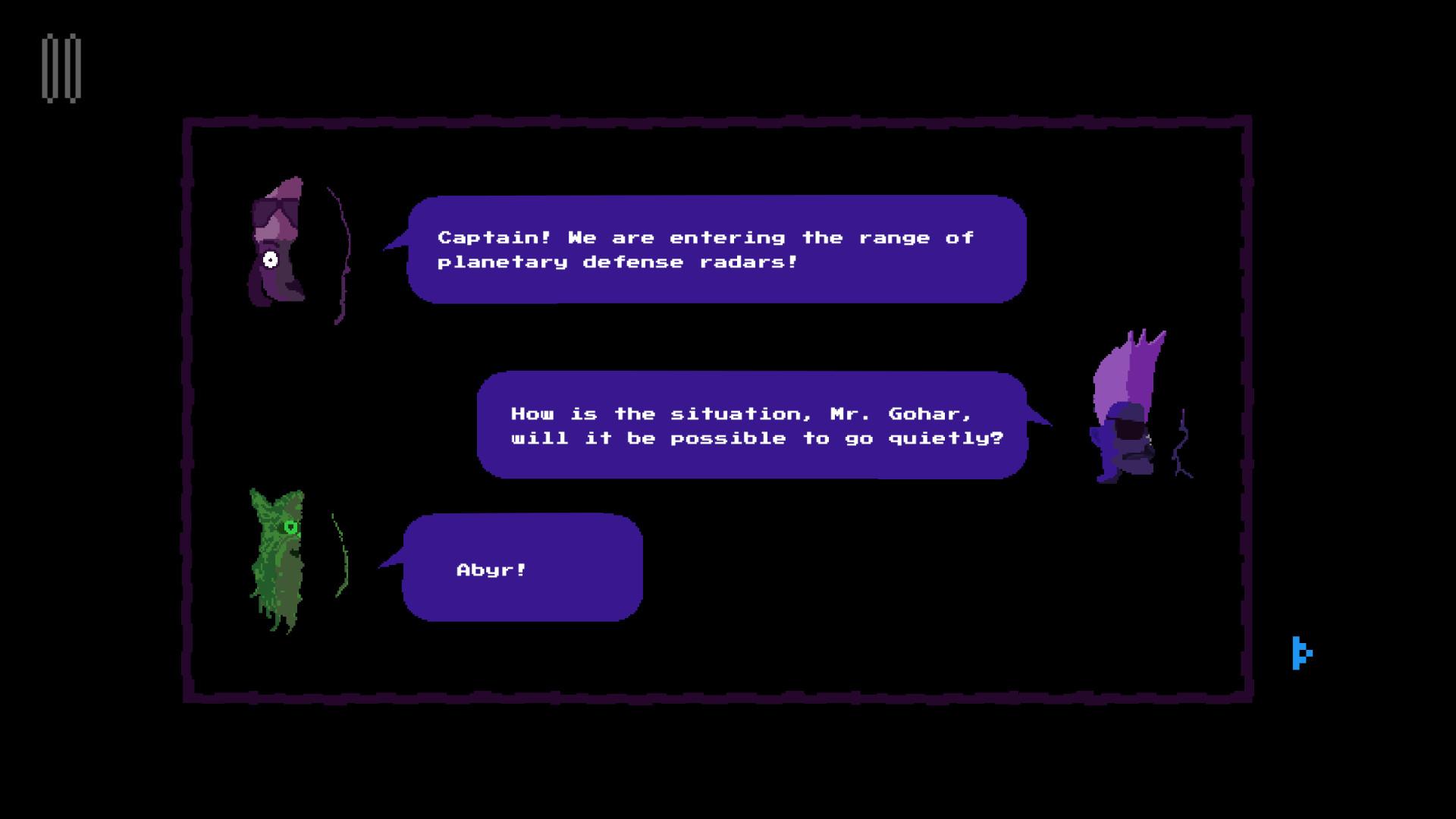Screen dimensions: 1456x819
Task: Tap the tail of the first speech bubble
Action: click(394, 243)
